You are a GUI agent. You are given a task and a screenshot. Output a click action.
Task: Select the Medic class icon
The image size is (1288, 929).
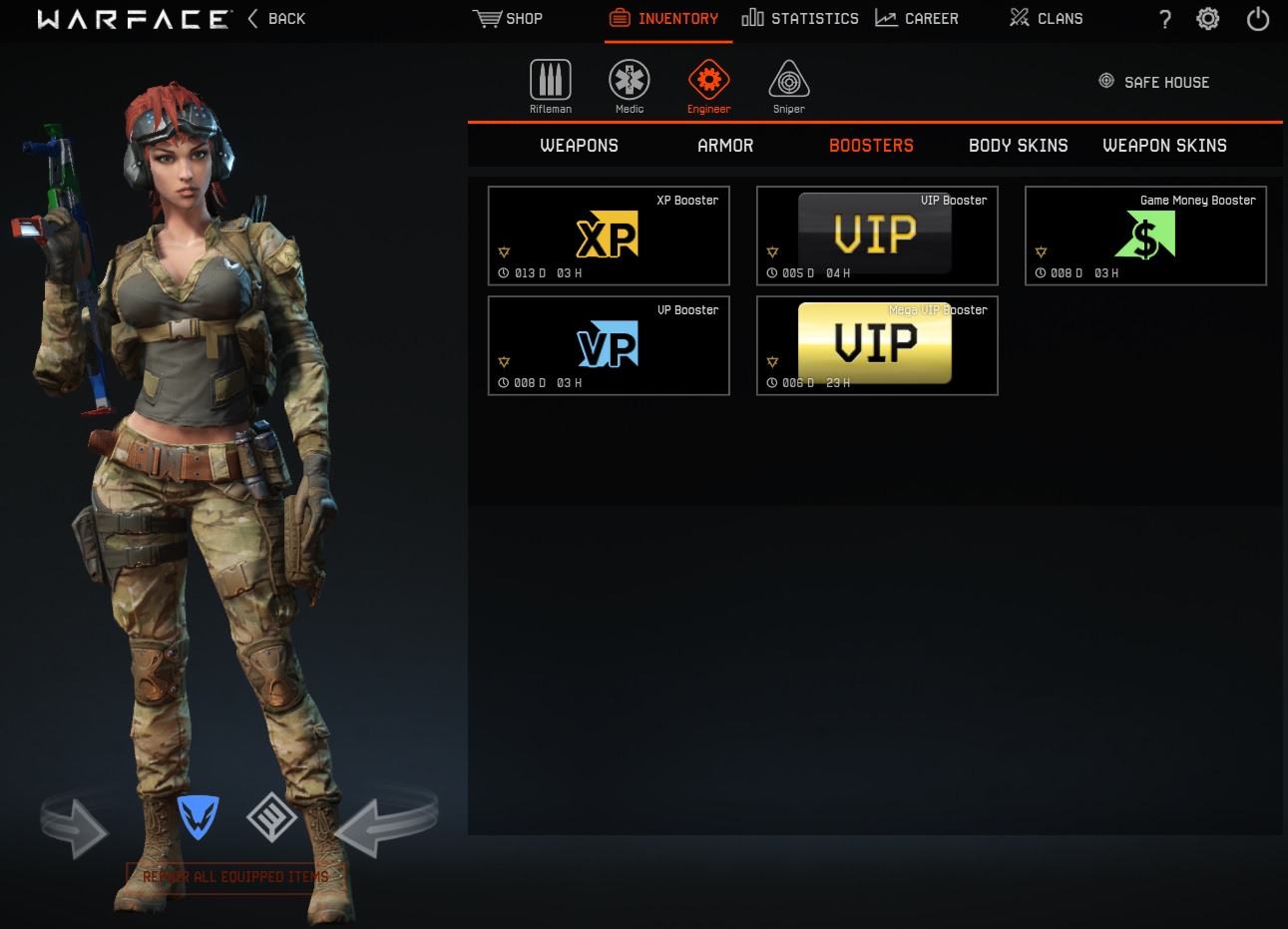click(x=629, y=80)
